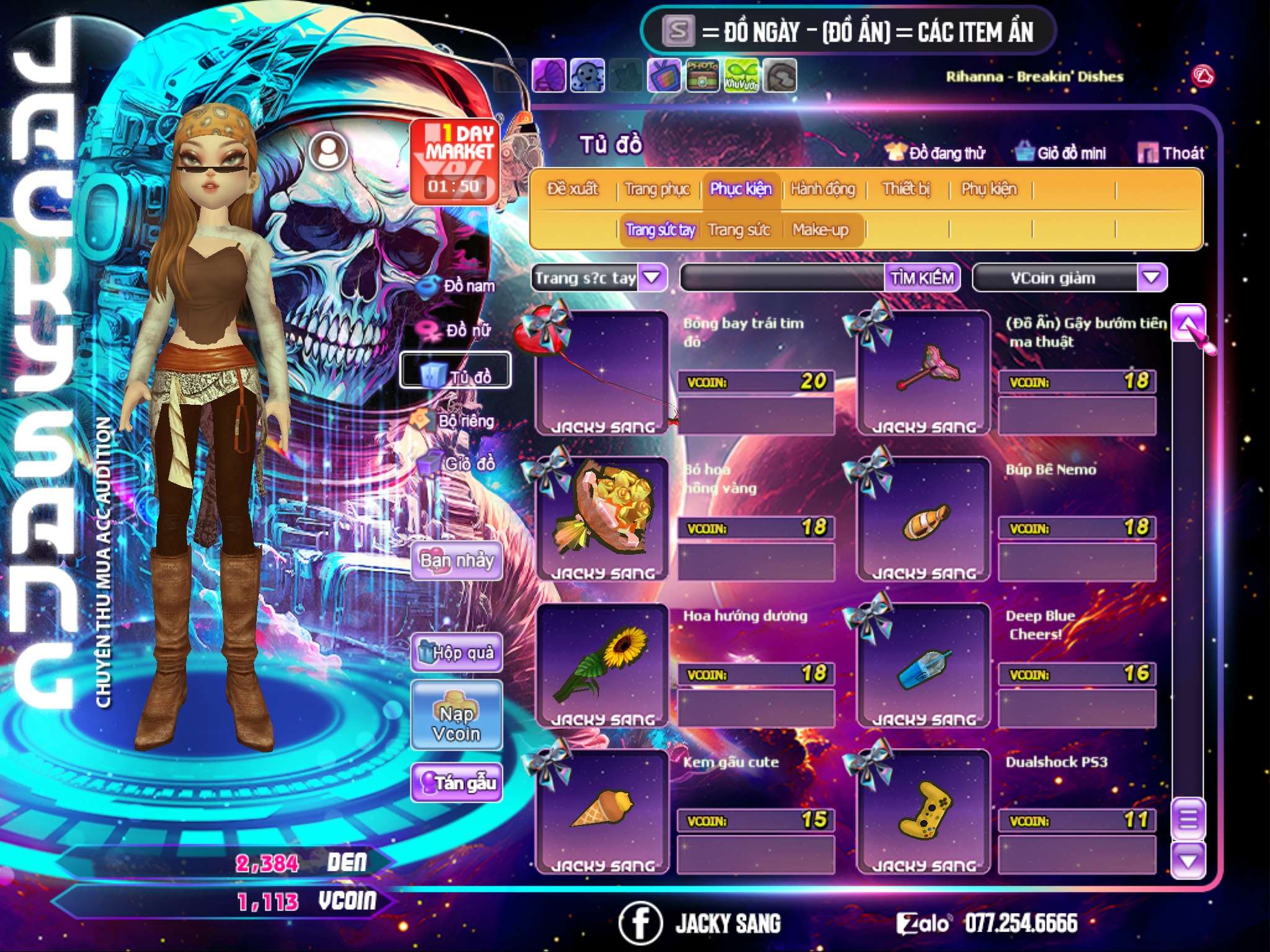Open Đồ đang thử try-on list
Image resolution: width=1270 pixels, height=952 pixels.
[936, 153]
